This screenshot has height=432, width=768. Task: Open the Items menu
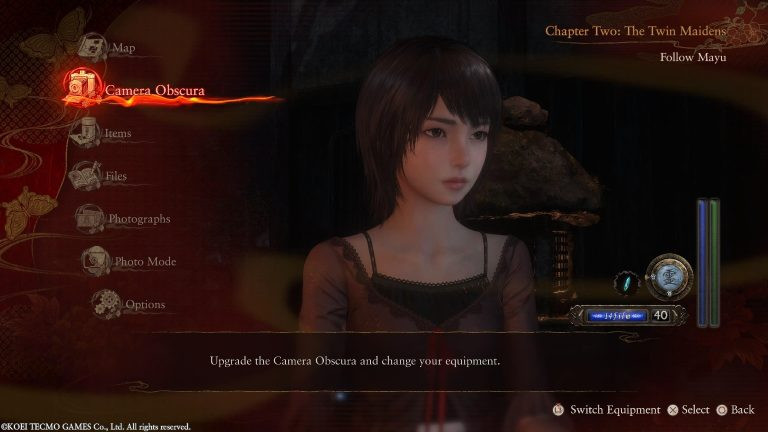click(117, 133)
